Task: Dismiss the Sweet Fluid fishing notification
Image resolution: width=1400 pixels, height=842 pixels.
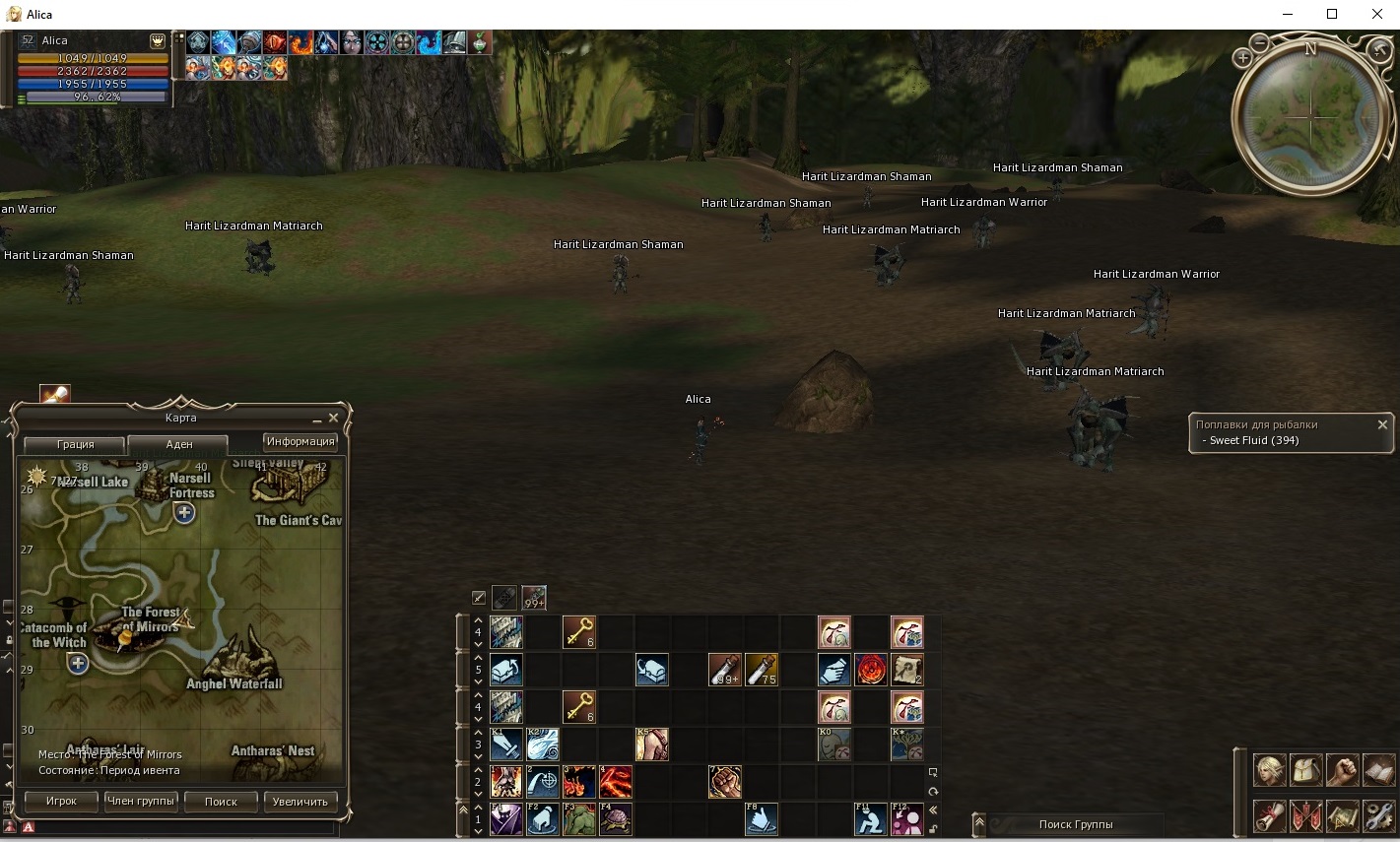Action: 1382,424
